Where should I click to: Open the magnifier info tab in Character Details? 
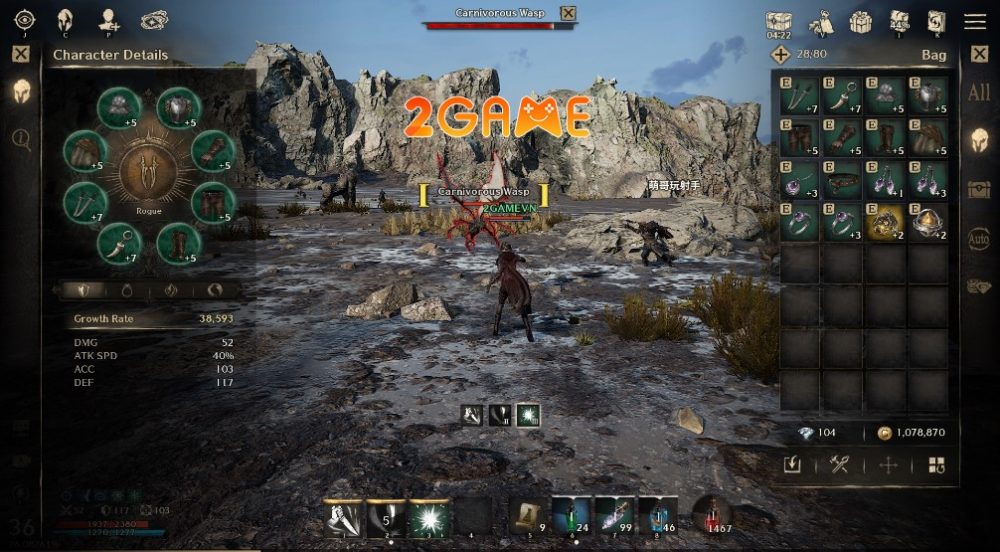click(21, 138)
